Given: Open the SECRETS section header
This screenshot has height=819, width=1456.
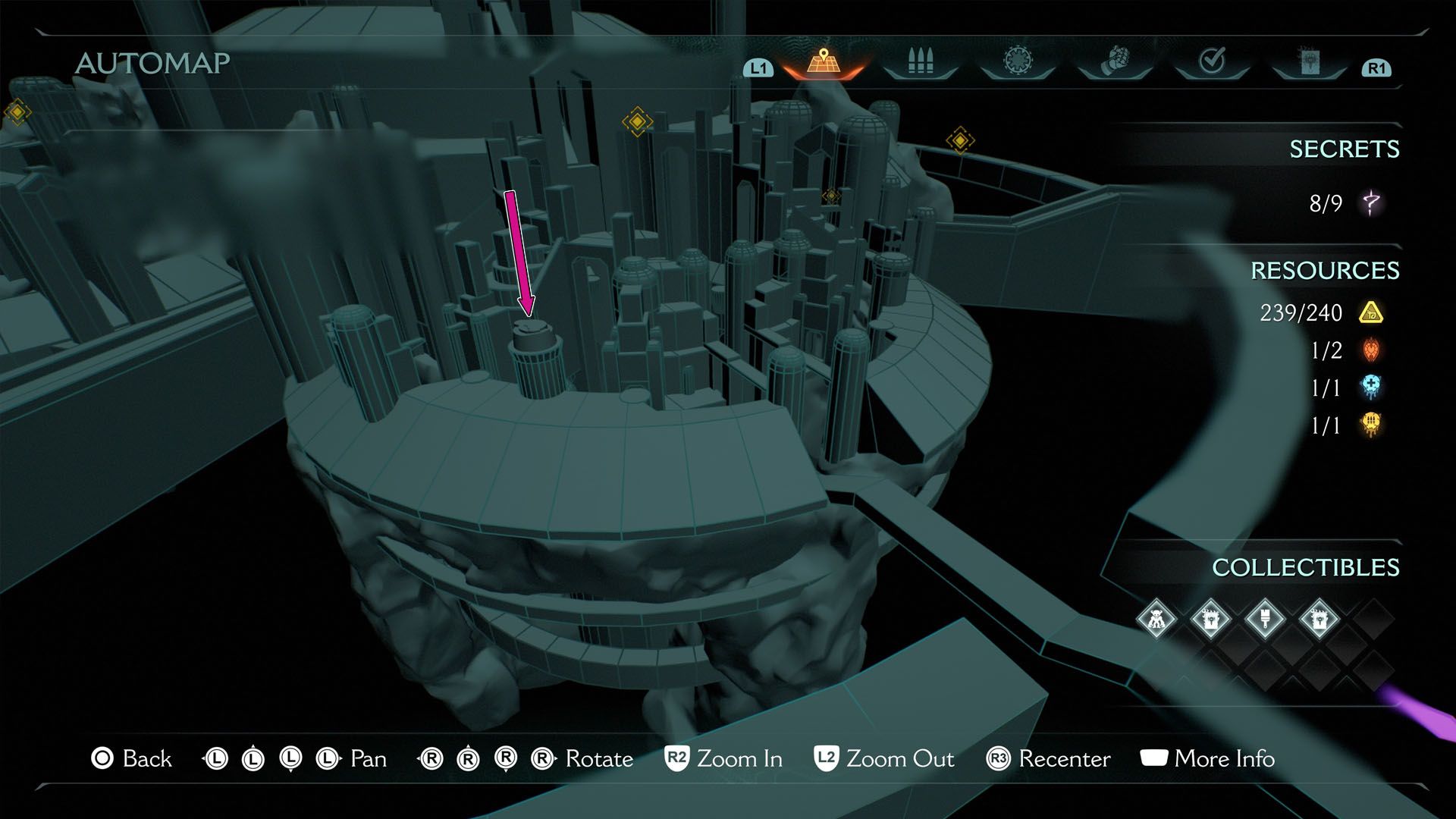Looking at the screenshot, I should [x=1345, y=149].
